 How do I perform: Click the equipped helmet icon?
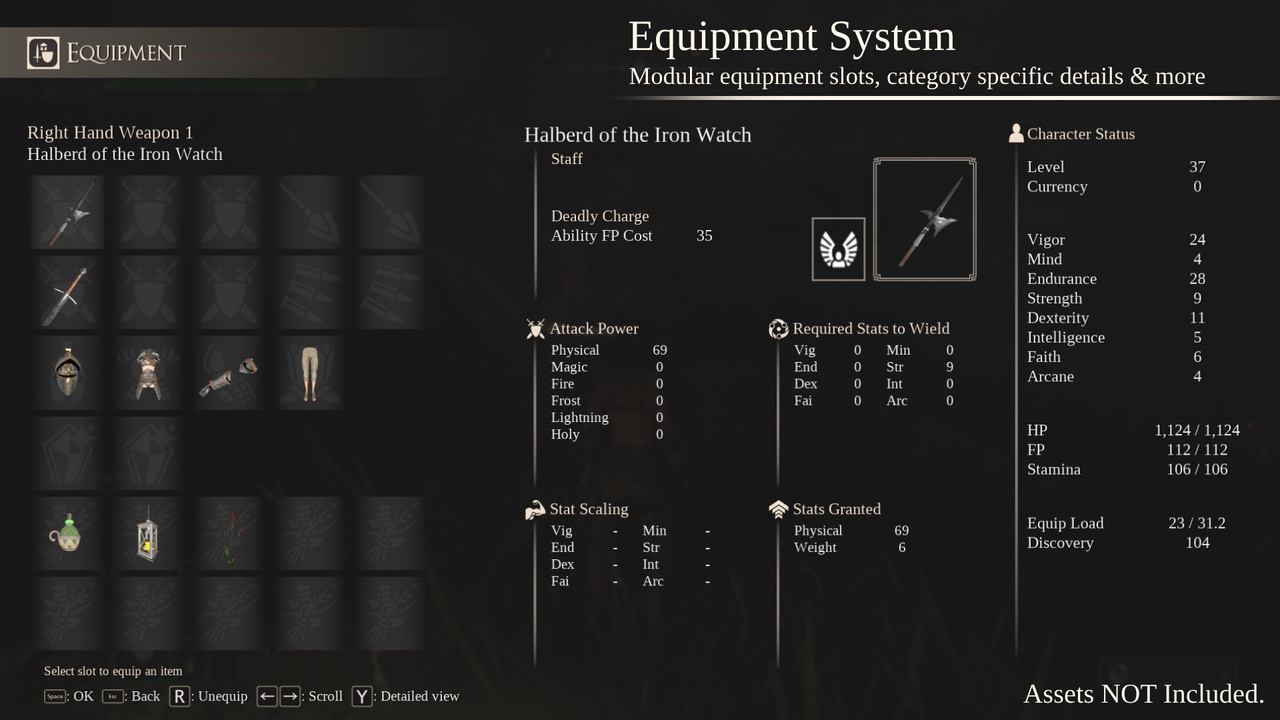67,372
